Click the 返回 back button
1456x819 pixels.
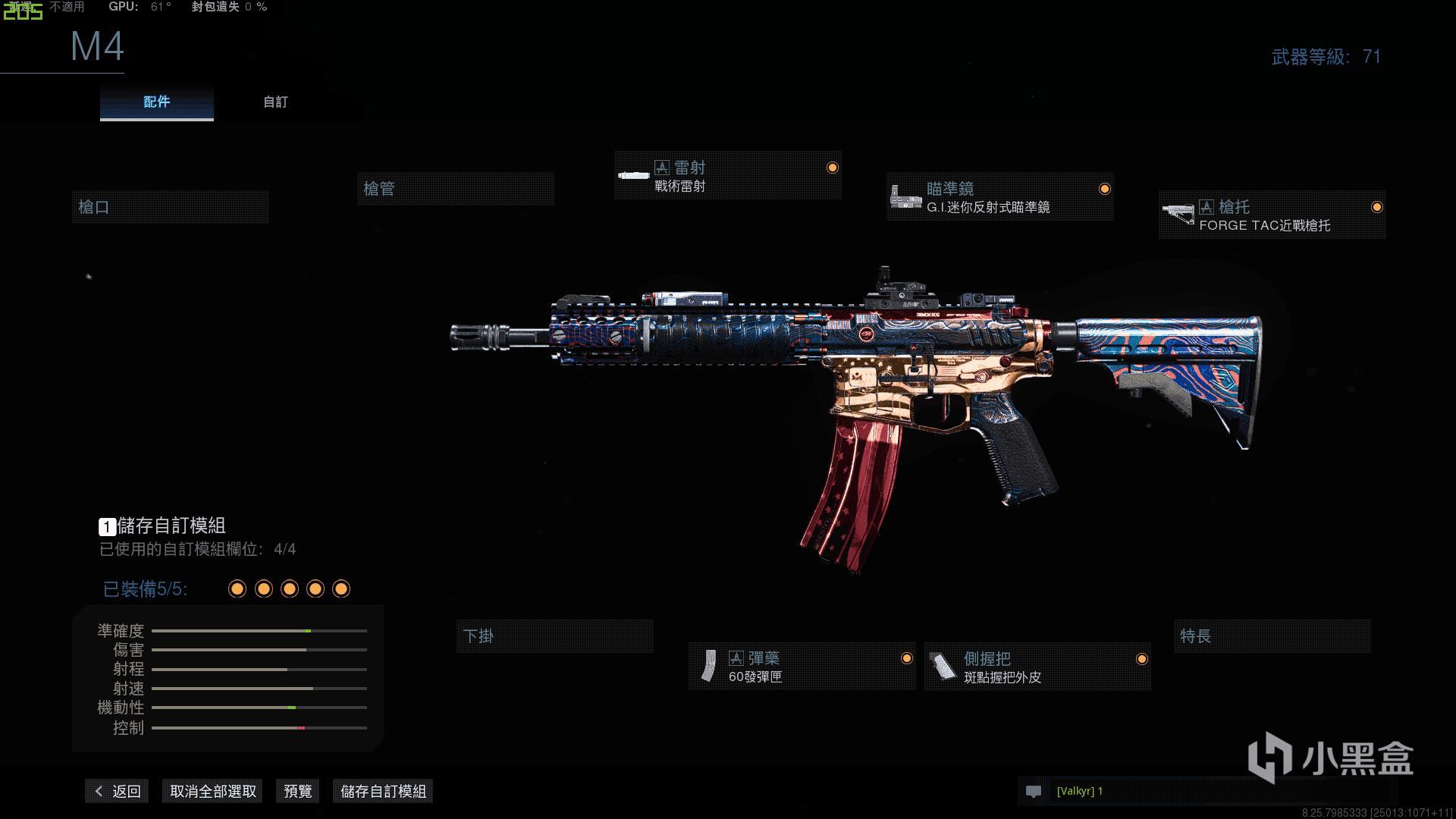point(118,791)
